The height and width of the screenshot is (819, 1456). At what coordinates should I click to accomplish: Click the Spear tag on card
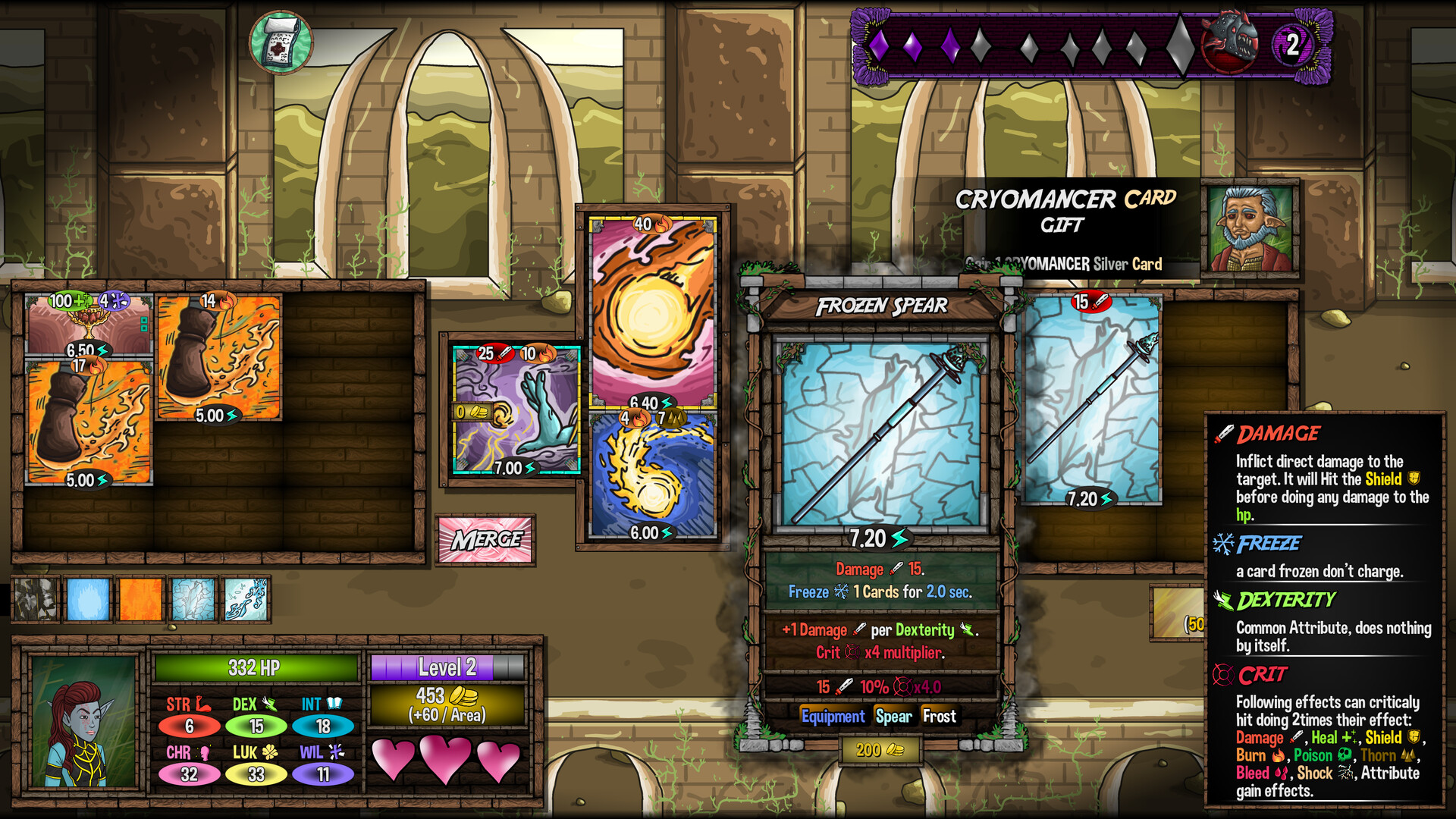(893, 717)
